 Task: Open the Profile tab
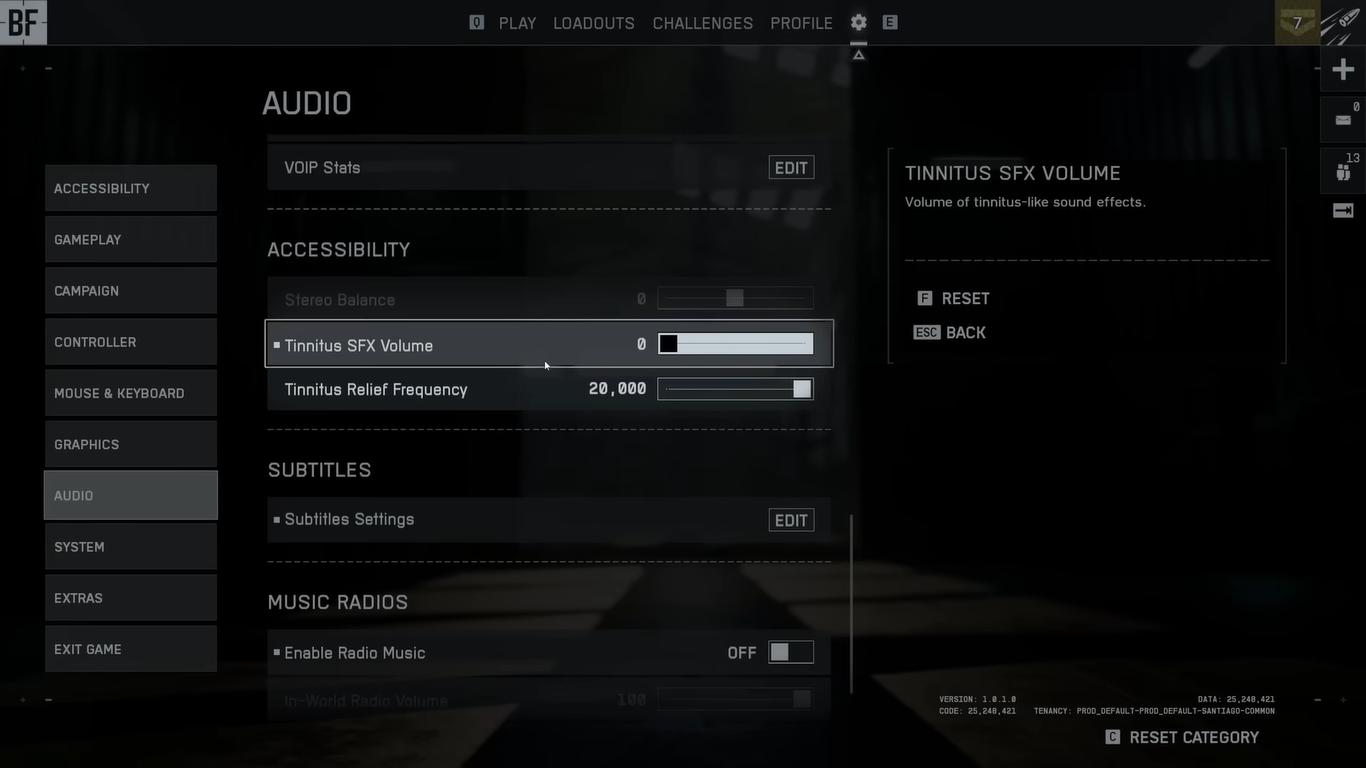(x=801, y=23)
